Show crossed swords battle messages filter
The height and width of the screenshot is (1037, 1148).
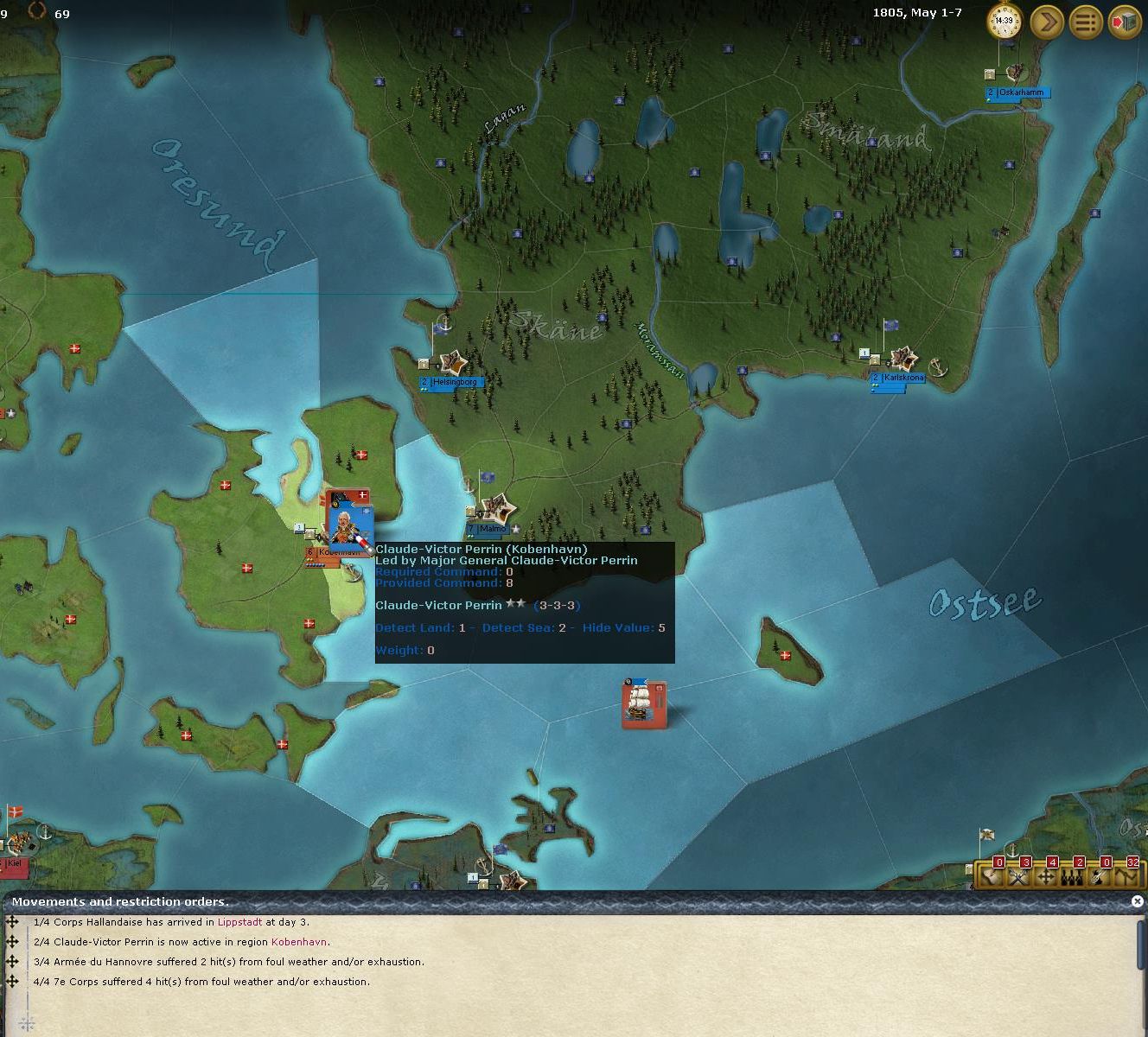pos(1019,876)
